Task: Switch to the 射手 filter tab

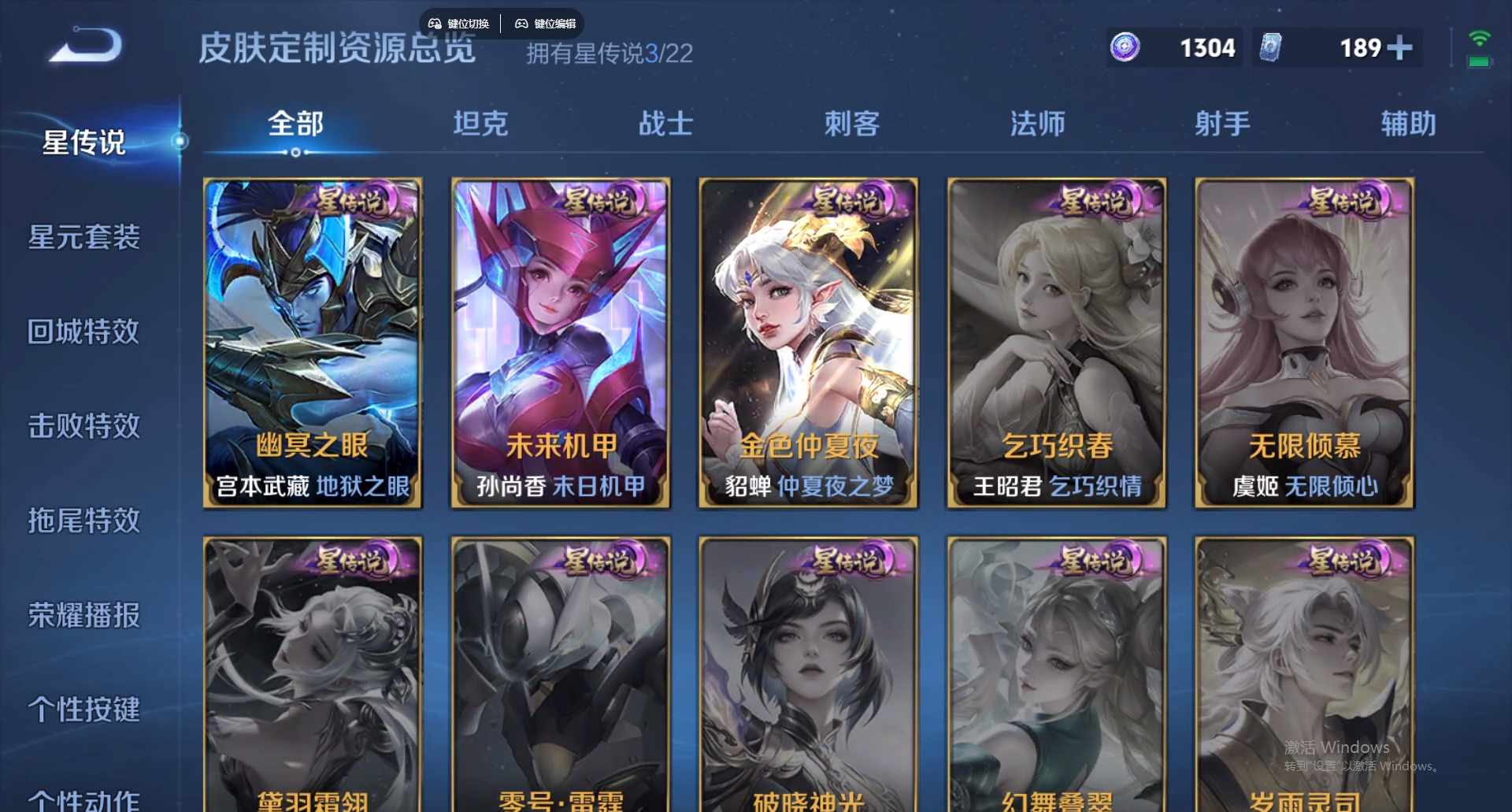Action: coord(1222,123)
